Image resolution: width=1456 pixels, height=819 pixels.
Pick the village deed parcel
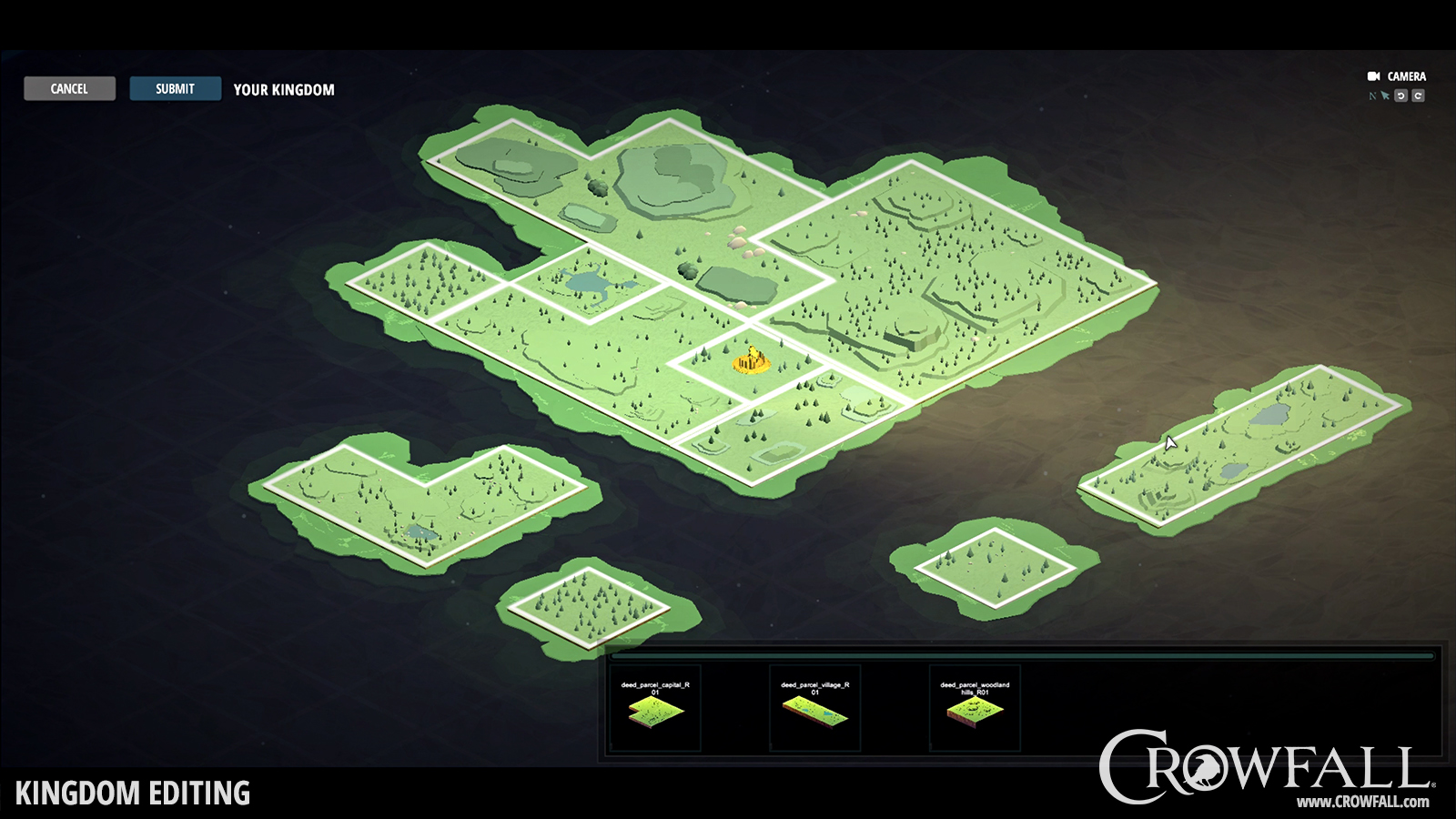click(814, 709)
